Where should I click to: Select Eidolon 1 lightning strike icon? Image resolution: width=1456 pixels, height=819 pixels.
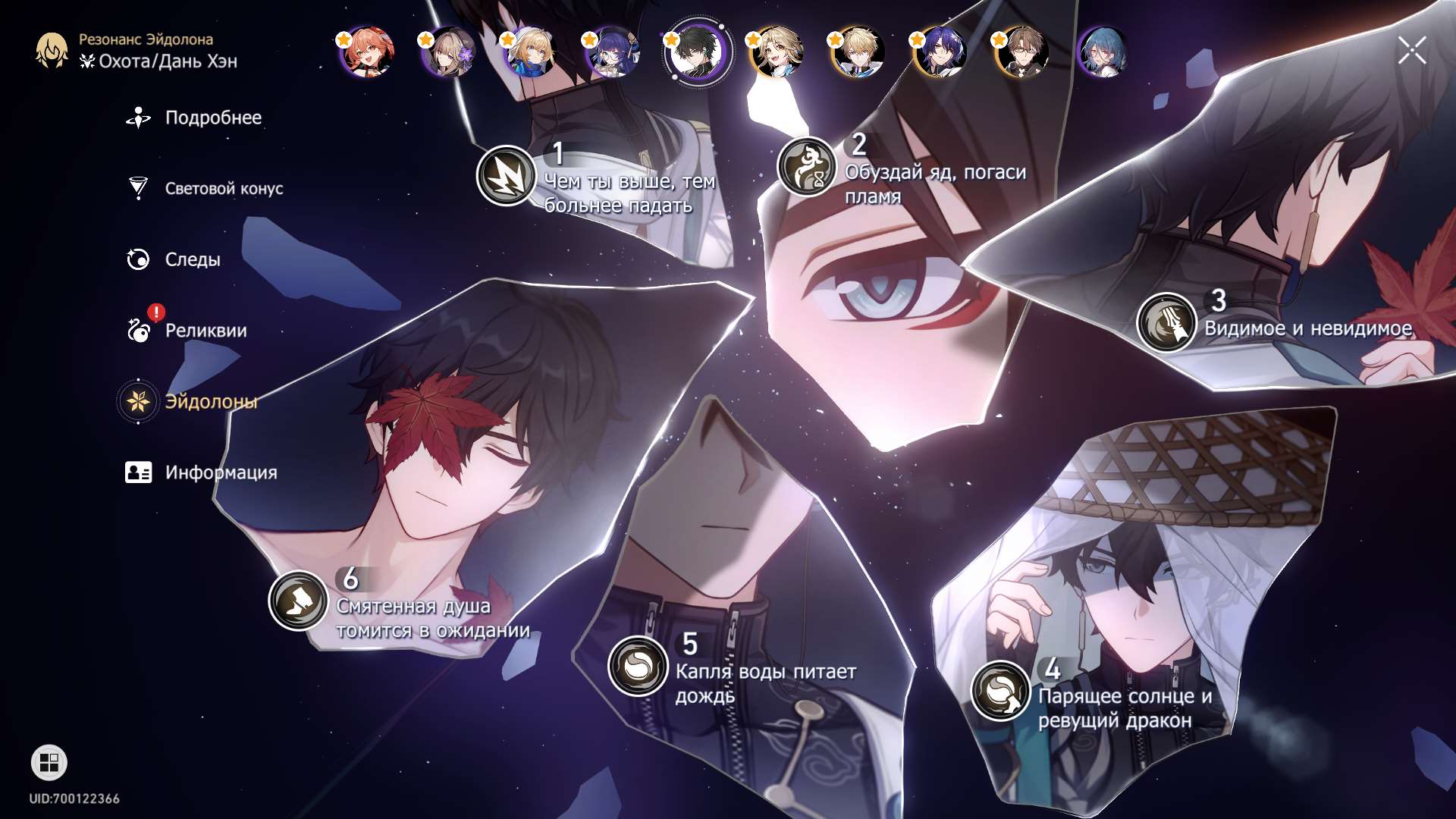click(506, 175)
